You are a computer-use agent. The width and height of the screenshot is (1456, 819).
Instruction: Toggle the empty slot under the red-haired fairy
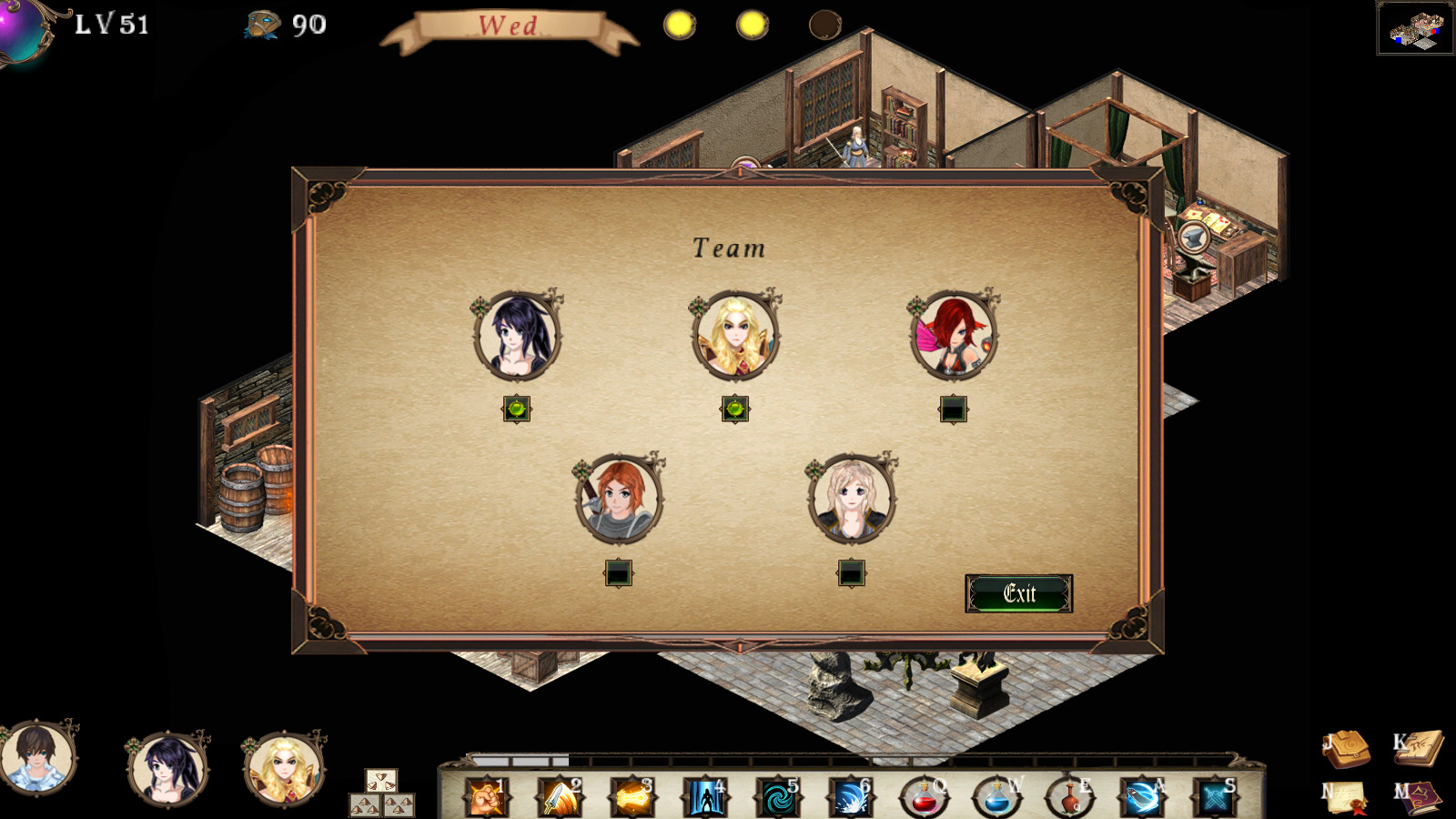953,409
